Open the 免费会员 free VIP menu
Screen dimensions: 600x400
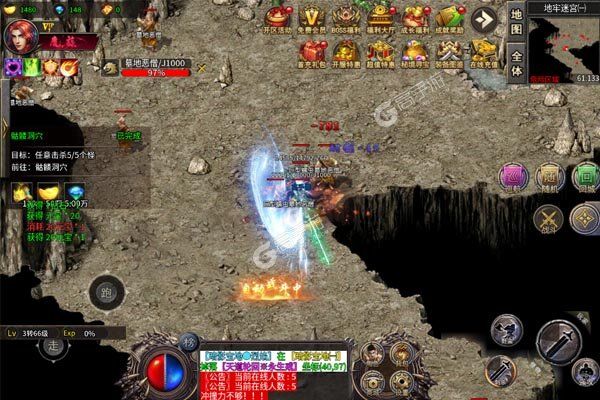[313, 18]
